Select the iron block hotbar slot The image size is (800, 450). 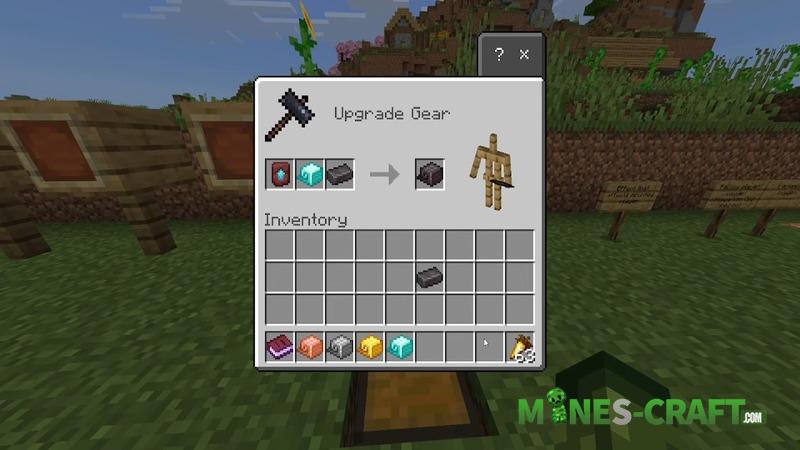pos(340,348)
